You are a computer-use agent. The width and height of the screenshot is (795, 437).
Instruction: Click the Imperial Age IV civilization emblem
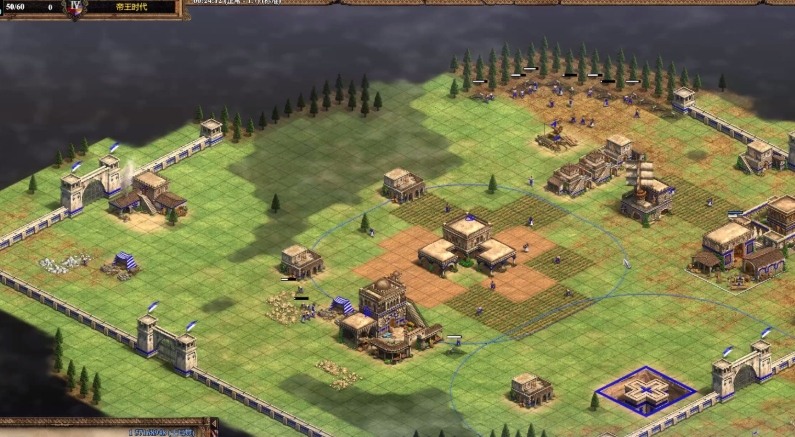click(x=76, y=7)
